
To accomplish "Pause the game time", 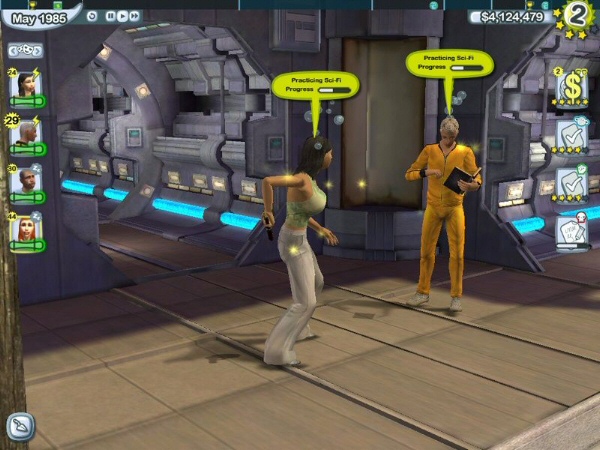I will (x=111, y=16).
